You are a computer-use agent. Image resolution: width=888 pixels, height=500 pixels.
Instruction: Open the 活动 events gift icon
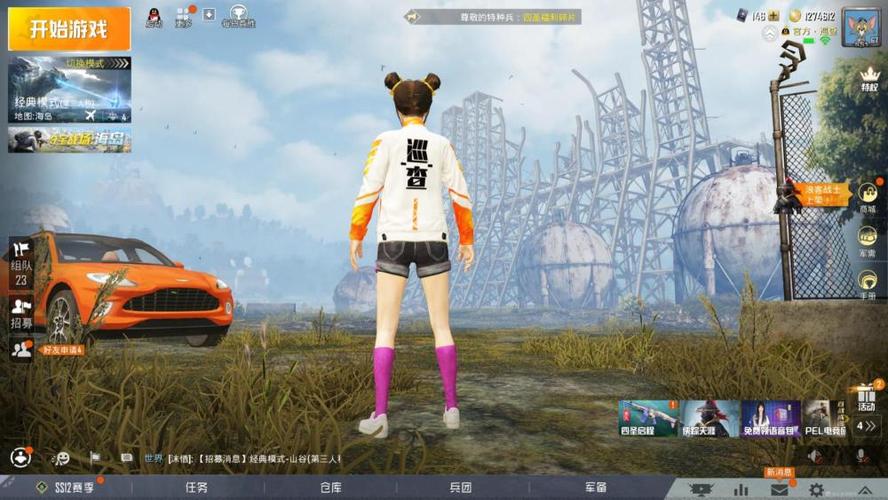[866, 397]
